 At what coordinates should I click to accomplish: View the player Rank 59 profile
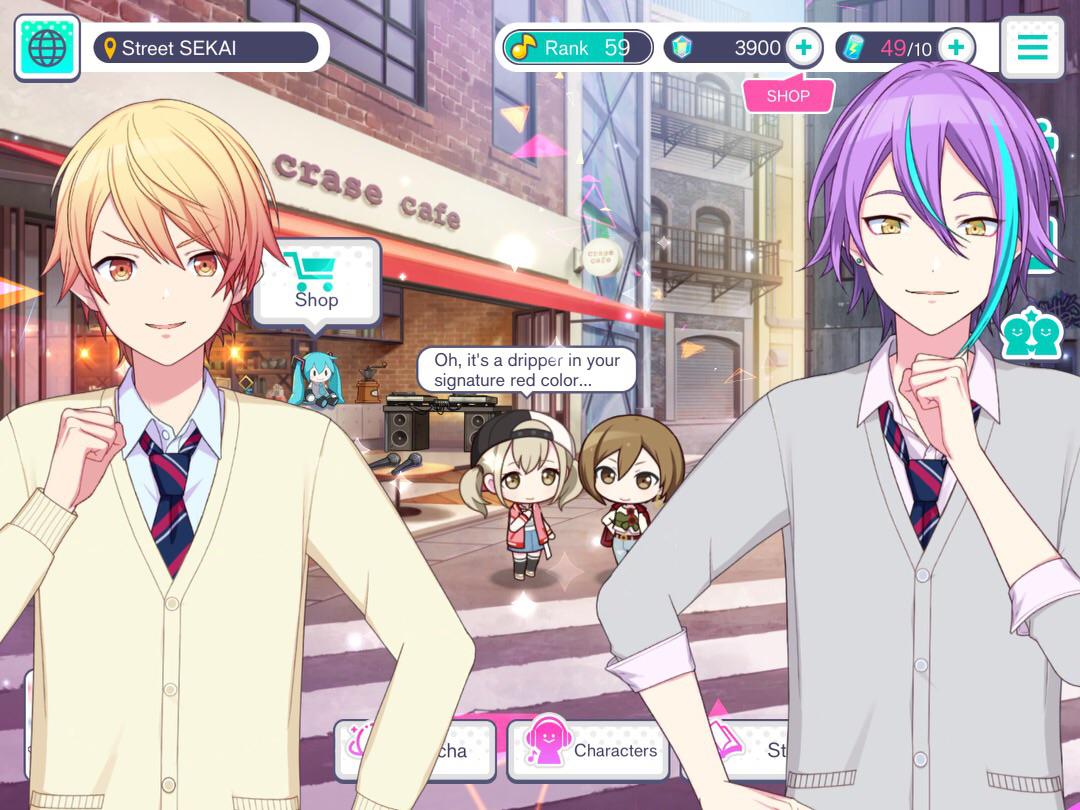pos(577,47)
